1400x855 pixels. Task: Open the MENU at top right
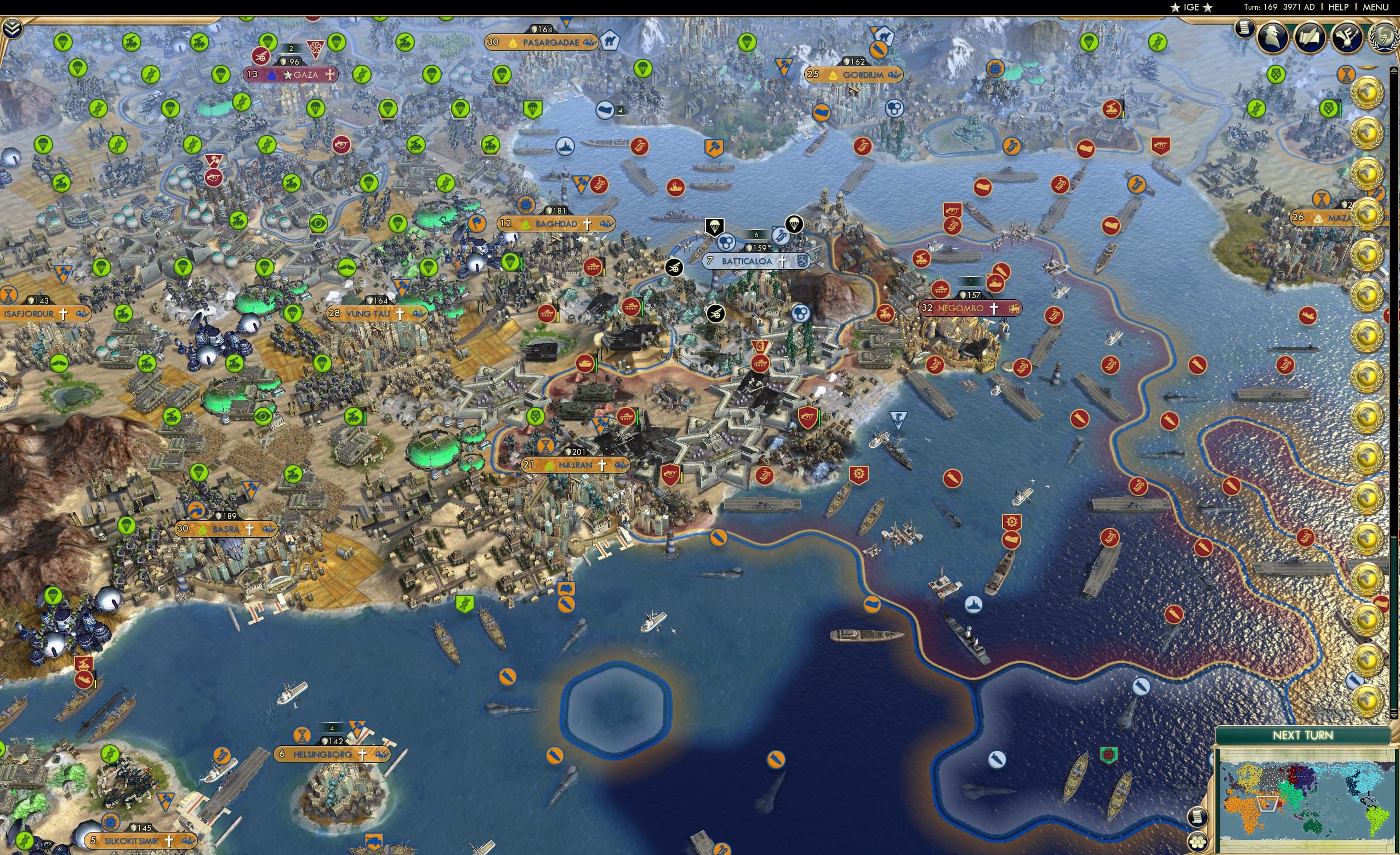click(x=1375, y=7)
